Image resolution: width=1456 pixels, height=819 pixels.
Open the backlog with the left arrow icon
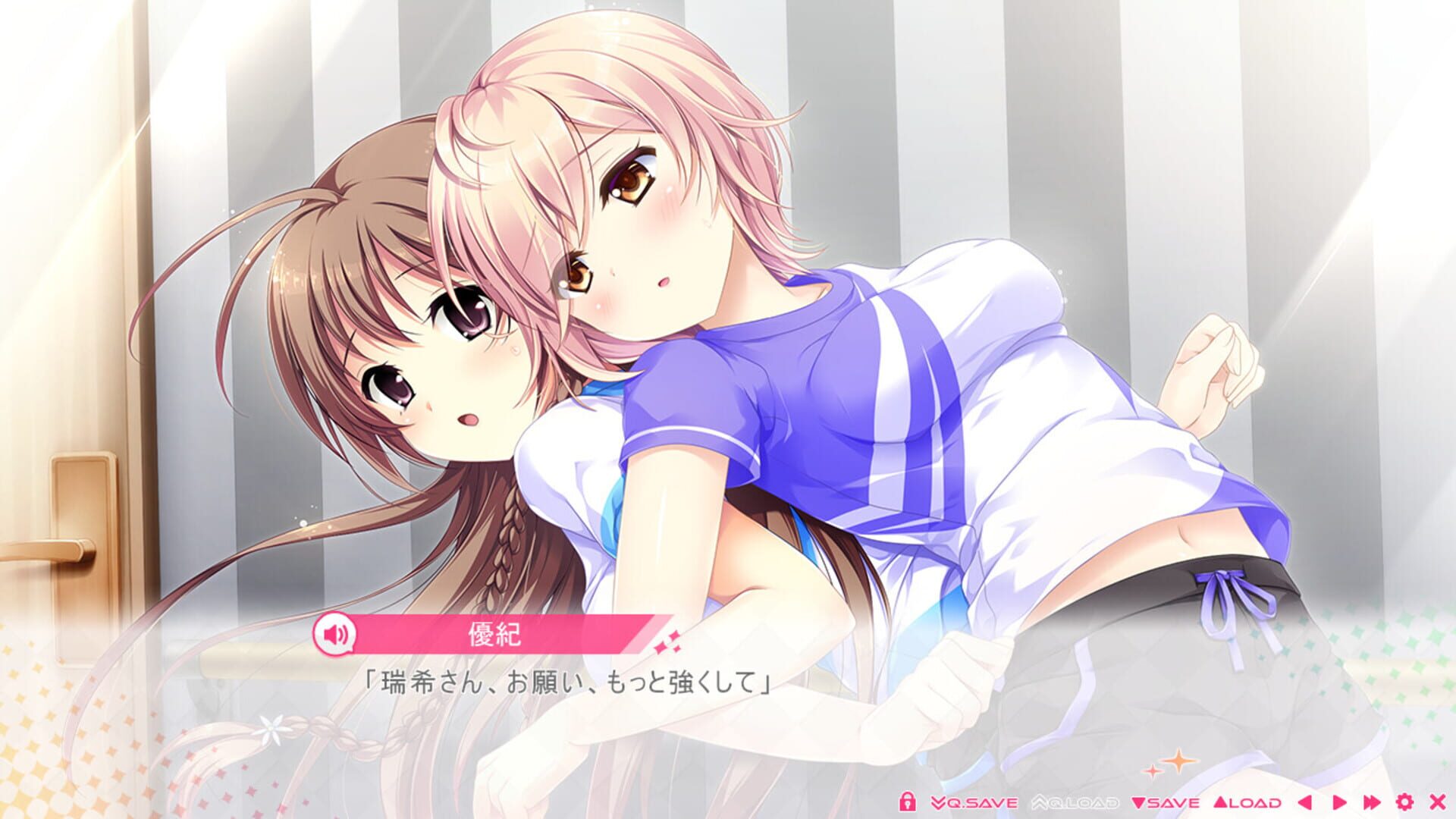1304,802
